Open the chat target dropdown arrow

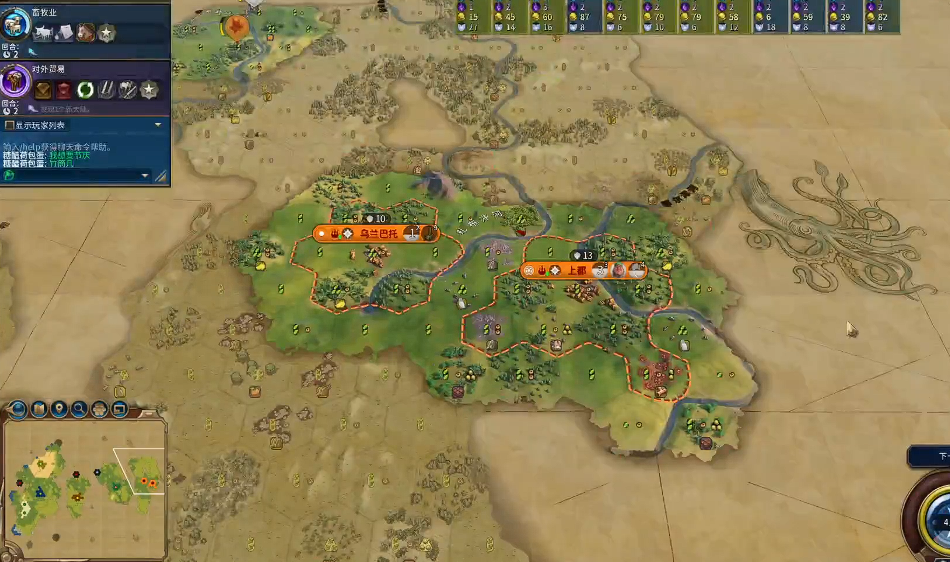point(145,176)
